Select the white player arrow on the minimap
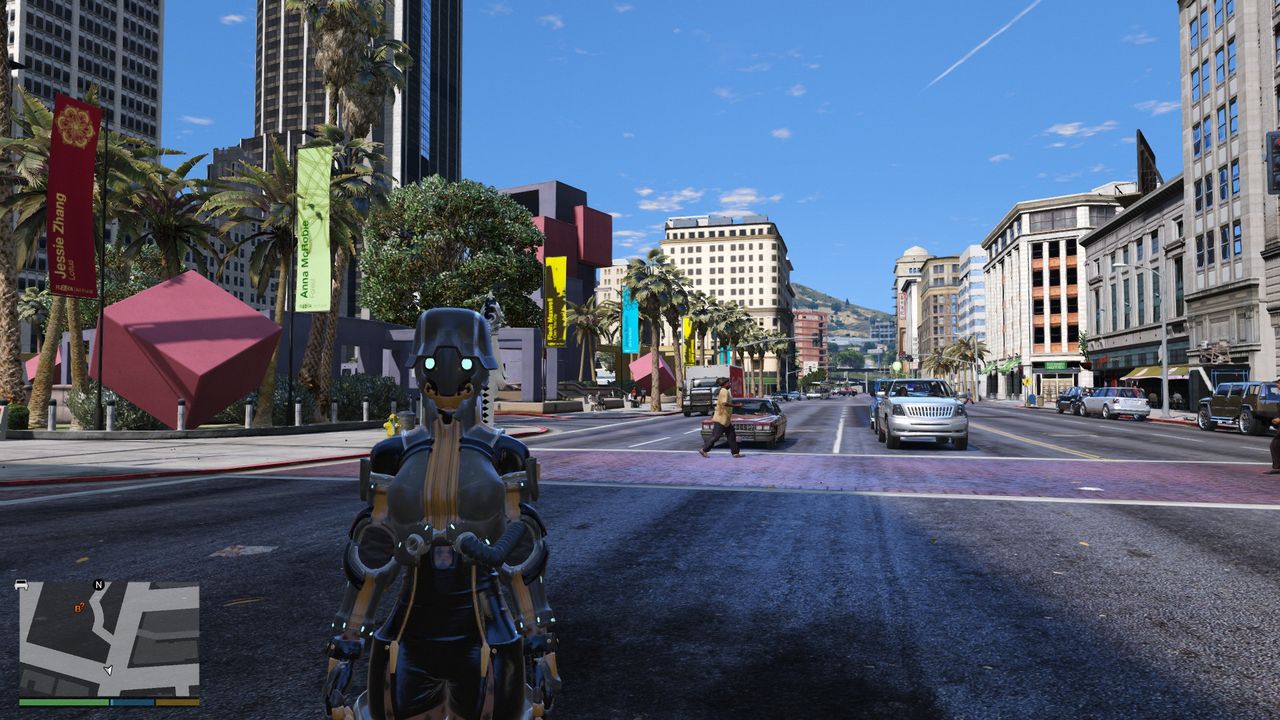Viewport: 1280px width, 720px height. [108, 670]
